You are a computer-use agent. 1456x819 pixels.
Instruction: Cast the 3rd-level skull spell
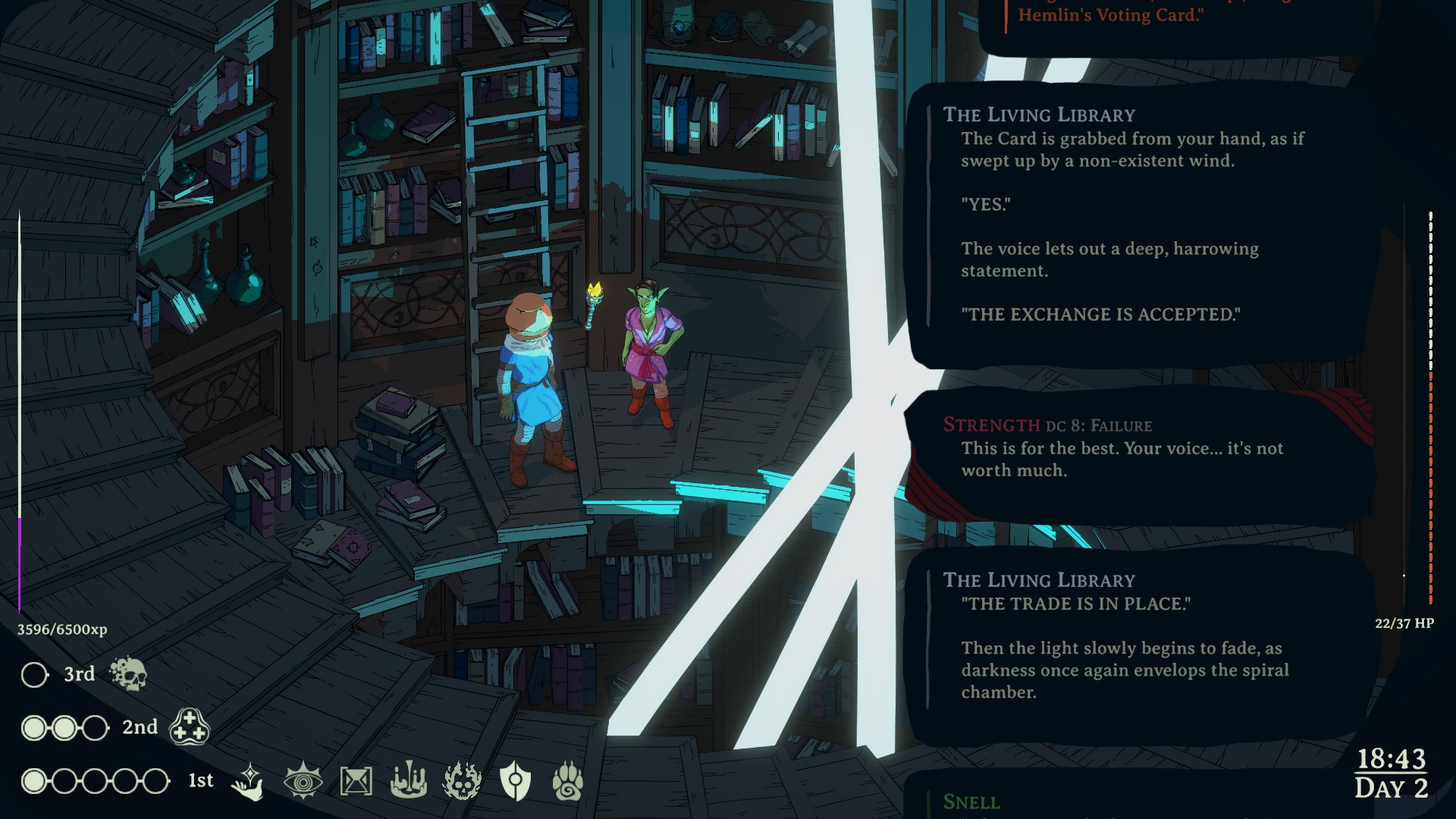(x=128, y=673)
